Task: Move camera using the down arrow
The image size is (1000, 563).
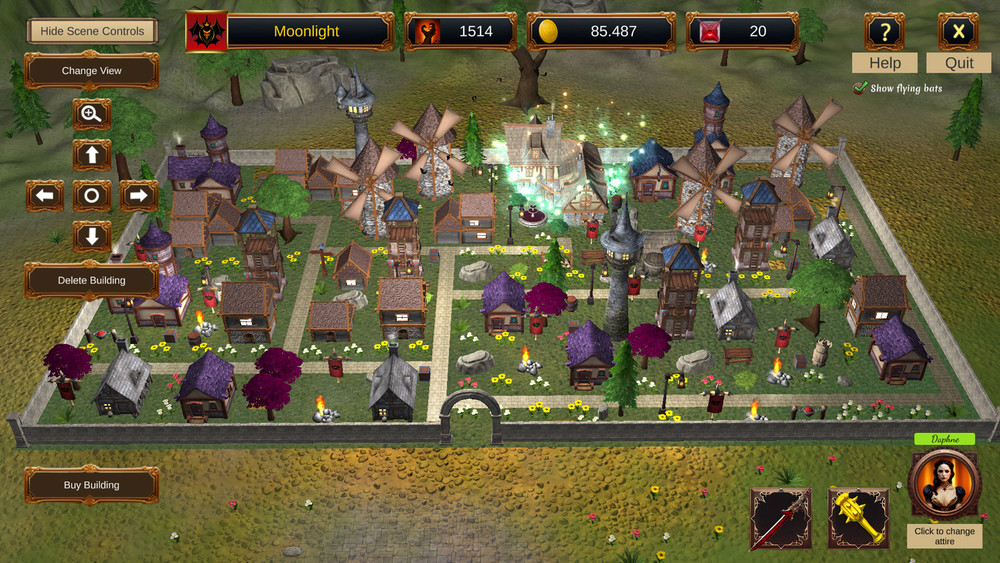Action: [x=92, y=237]
